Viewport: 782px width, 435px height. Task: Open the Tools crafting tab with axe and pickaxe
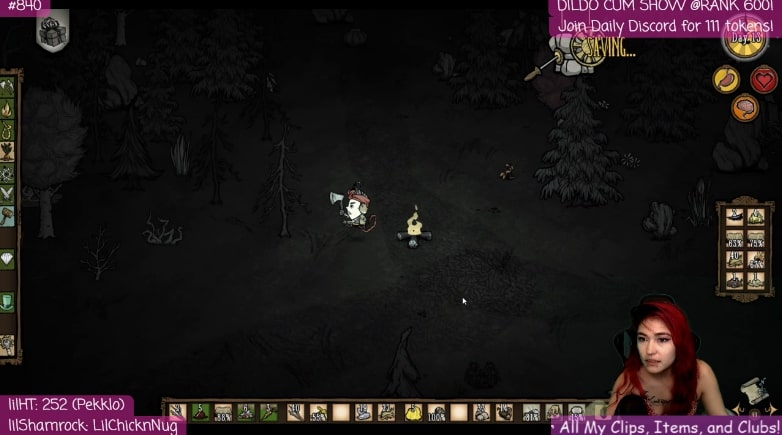(x=7, y=86)
